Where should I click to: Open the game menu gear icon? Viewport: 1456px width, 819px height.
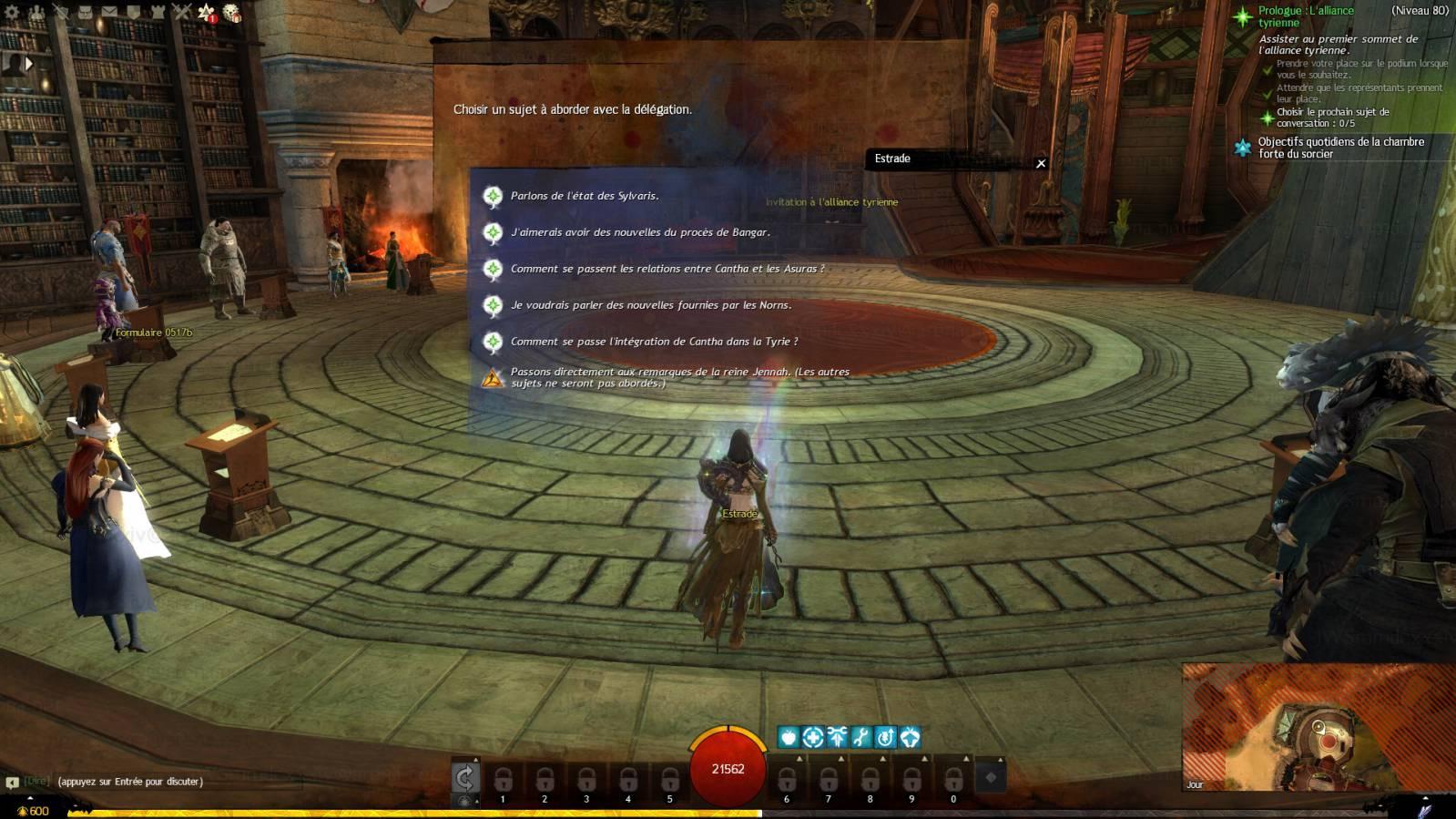click(12, 13)
